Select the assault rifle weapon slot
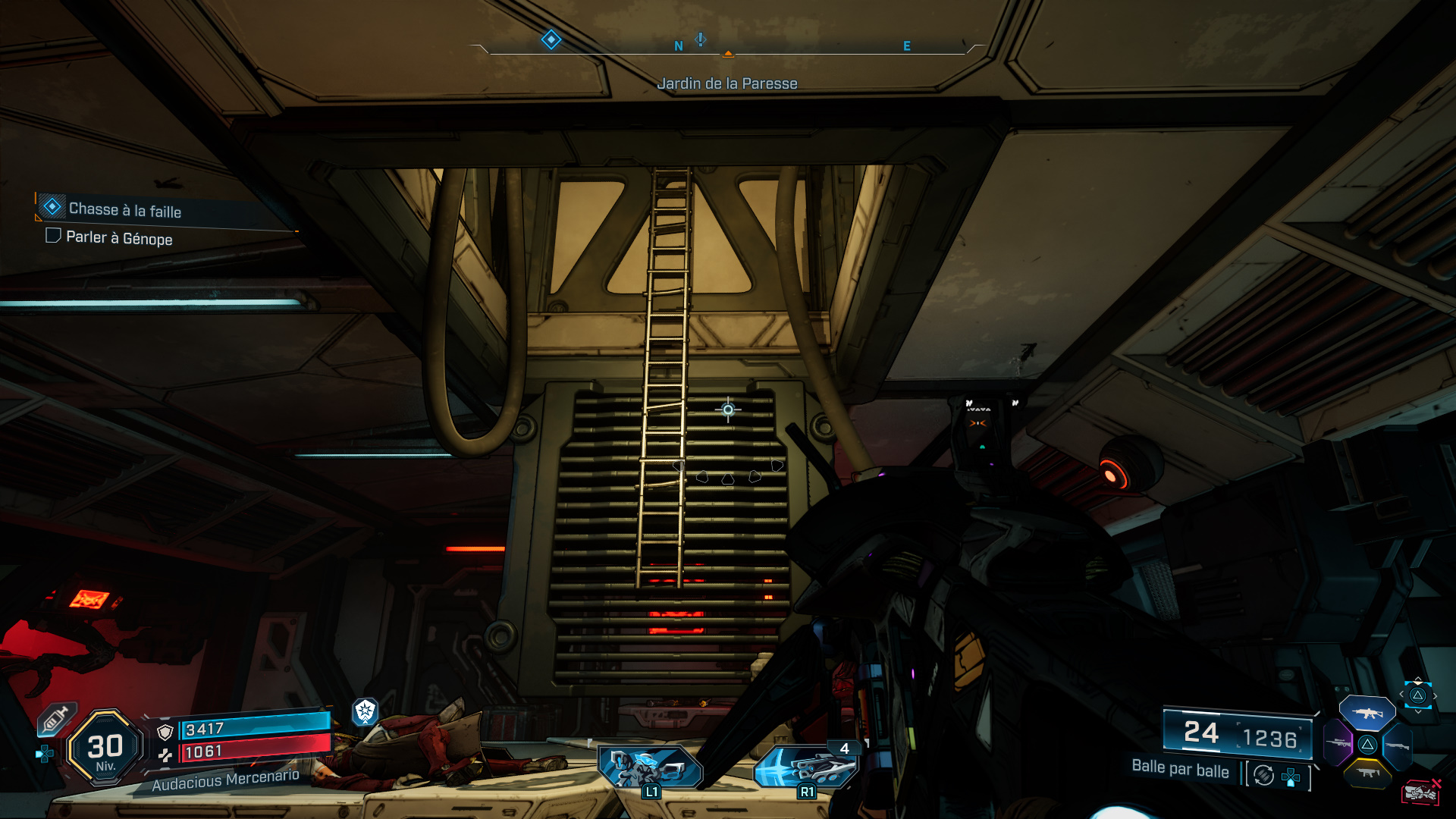The height and width of the screenshot is (819, 1456). coord(1367,713)
